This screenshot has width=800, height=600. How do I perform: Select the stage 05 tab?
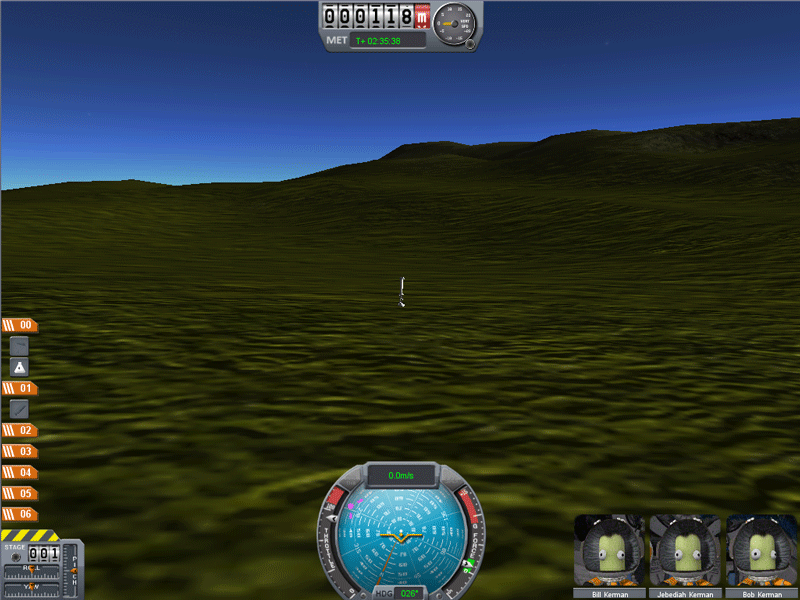point(20,493)
